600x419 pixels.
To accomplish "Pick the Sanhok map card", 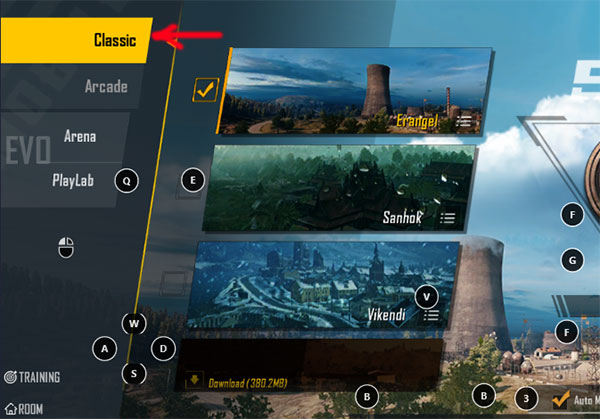I will (x=330, y=188).
